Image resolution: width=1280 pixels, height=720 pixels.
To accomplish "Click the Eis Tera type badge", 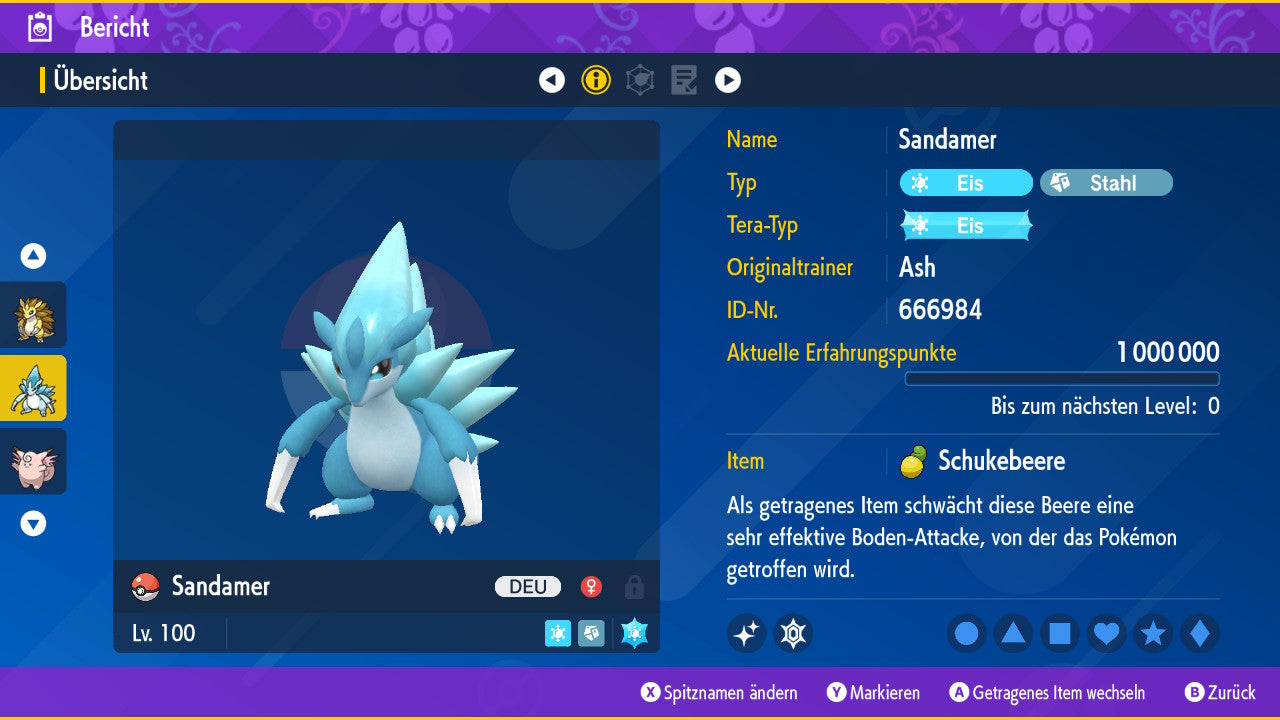I will tap(966, 226).
